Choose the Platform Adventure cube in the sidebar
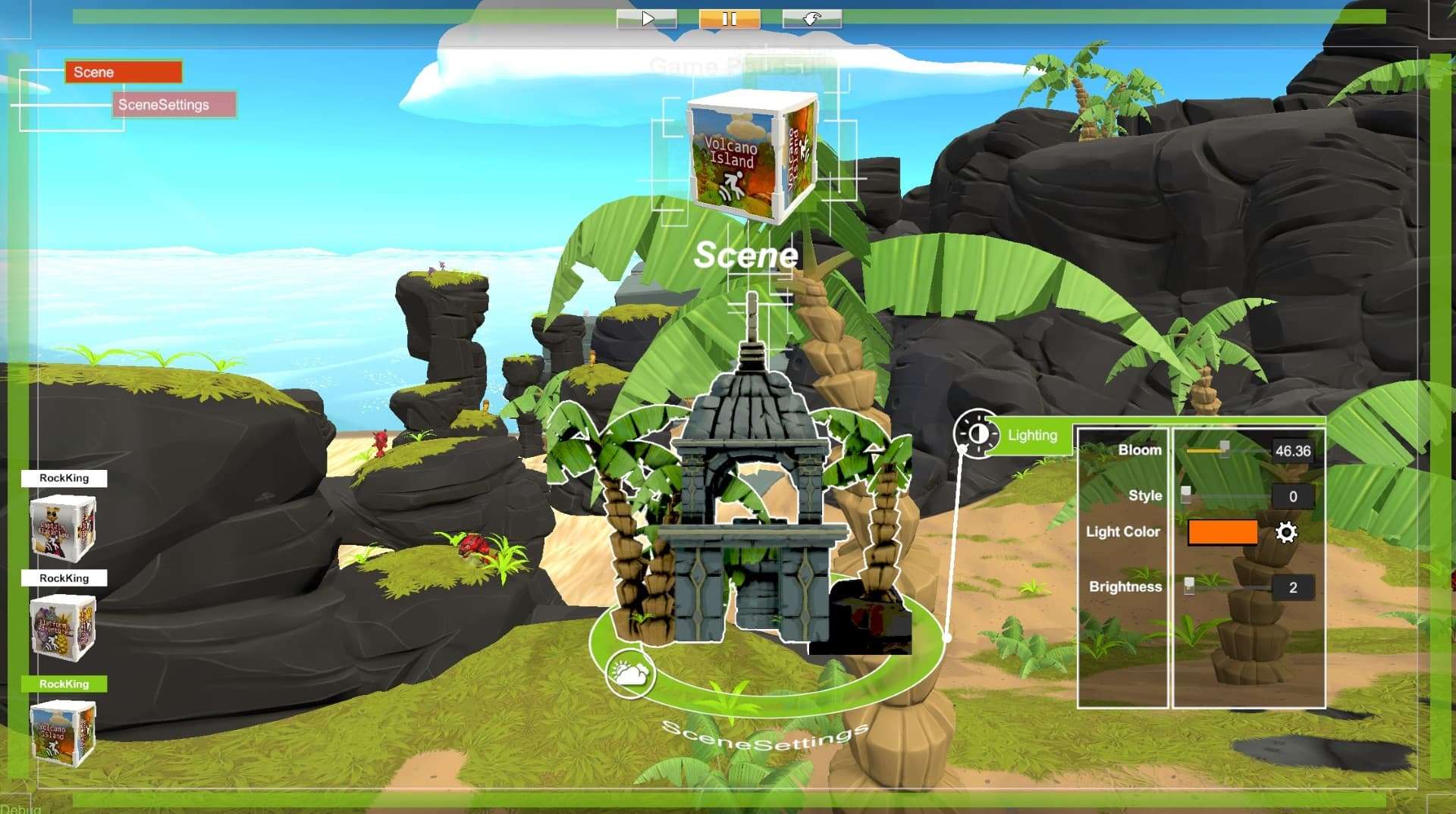Screen dimensions: 1456x814 pyautogui.click(x=63, y=628)
